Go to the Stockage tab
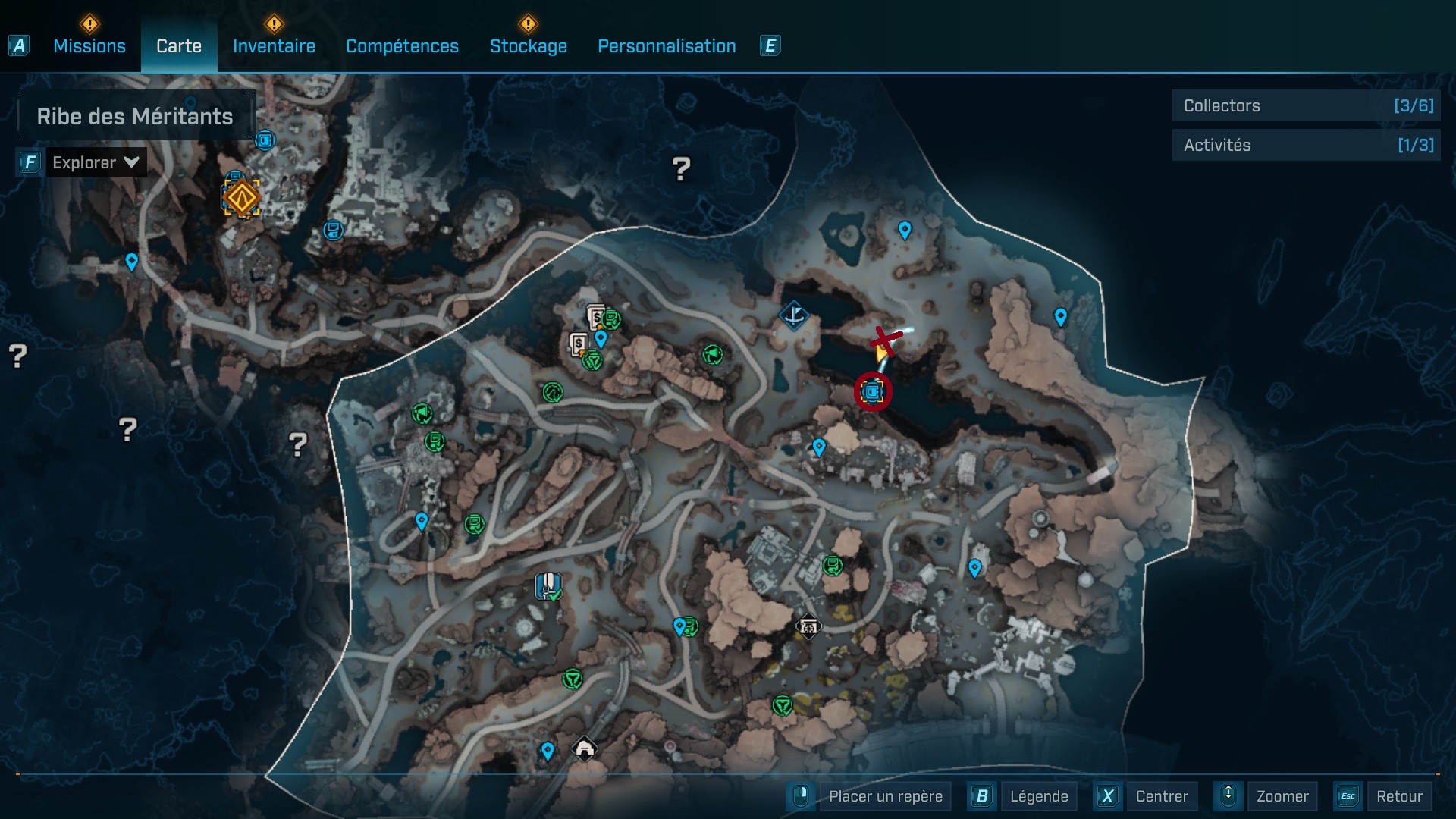Screen dimensions: 1456x819 coord(528,46)
